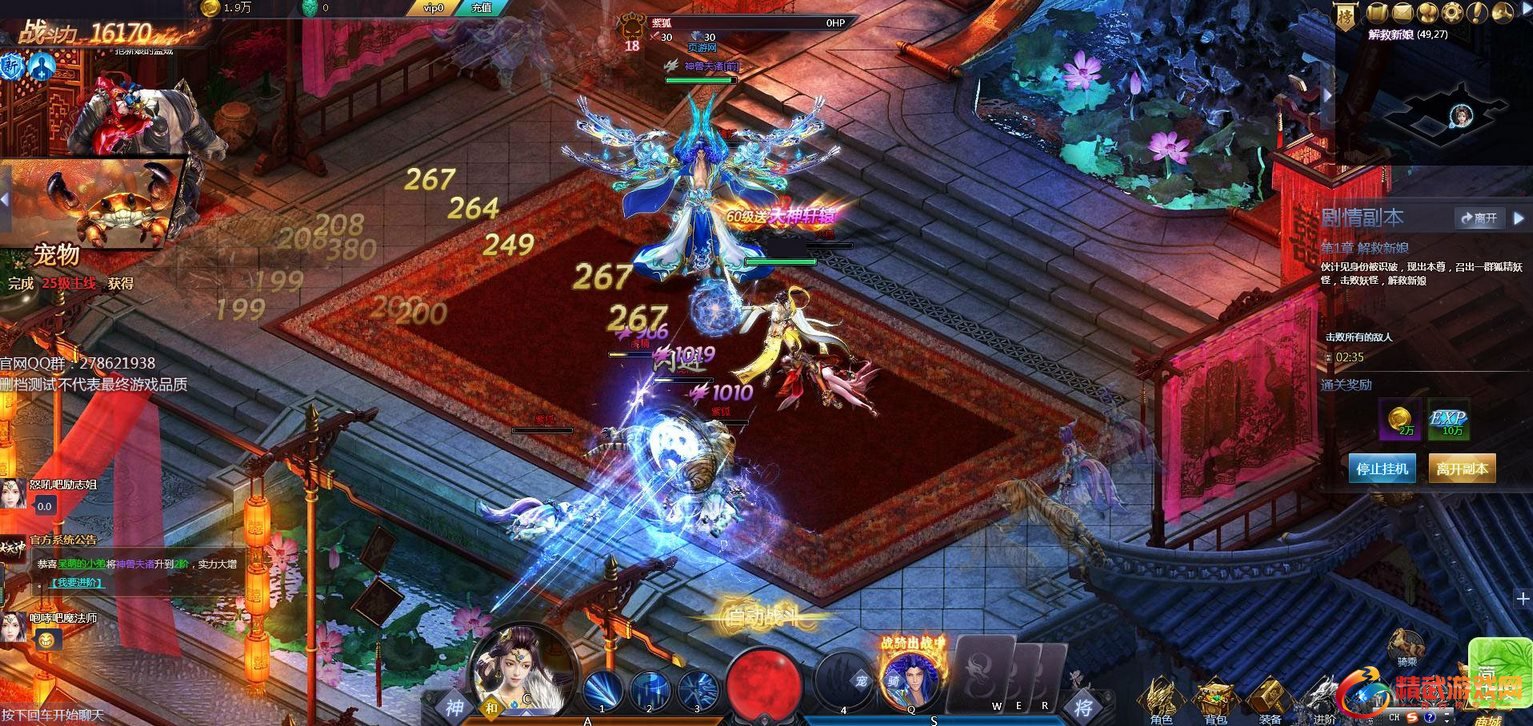Image resolution: width=1533 pixels, height=726 pixels.
Task: Click the pet skill slot marked 宠
Action: click(x=844, y=682)
